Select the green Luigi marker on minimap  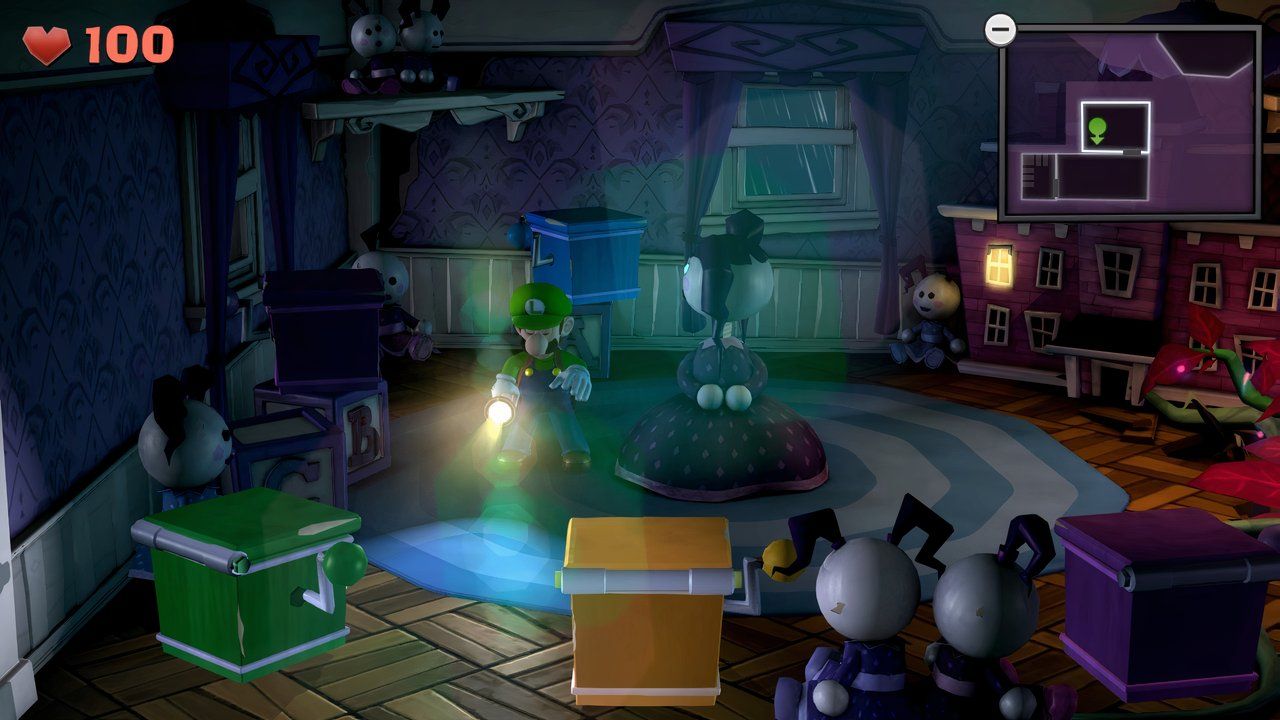pyautogui.click(x=1097, y=129)
